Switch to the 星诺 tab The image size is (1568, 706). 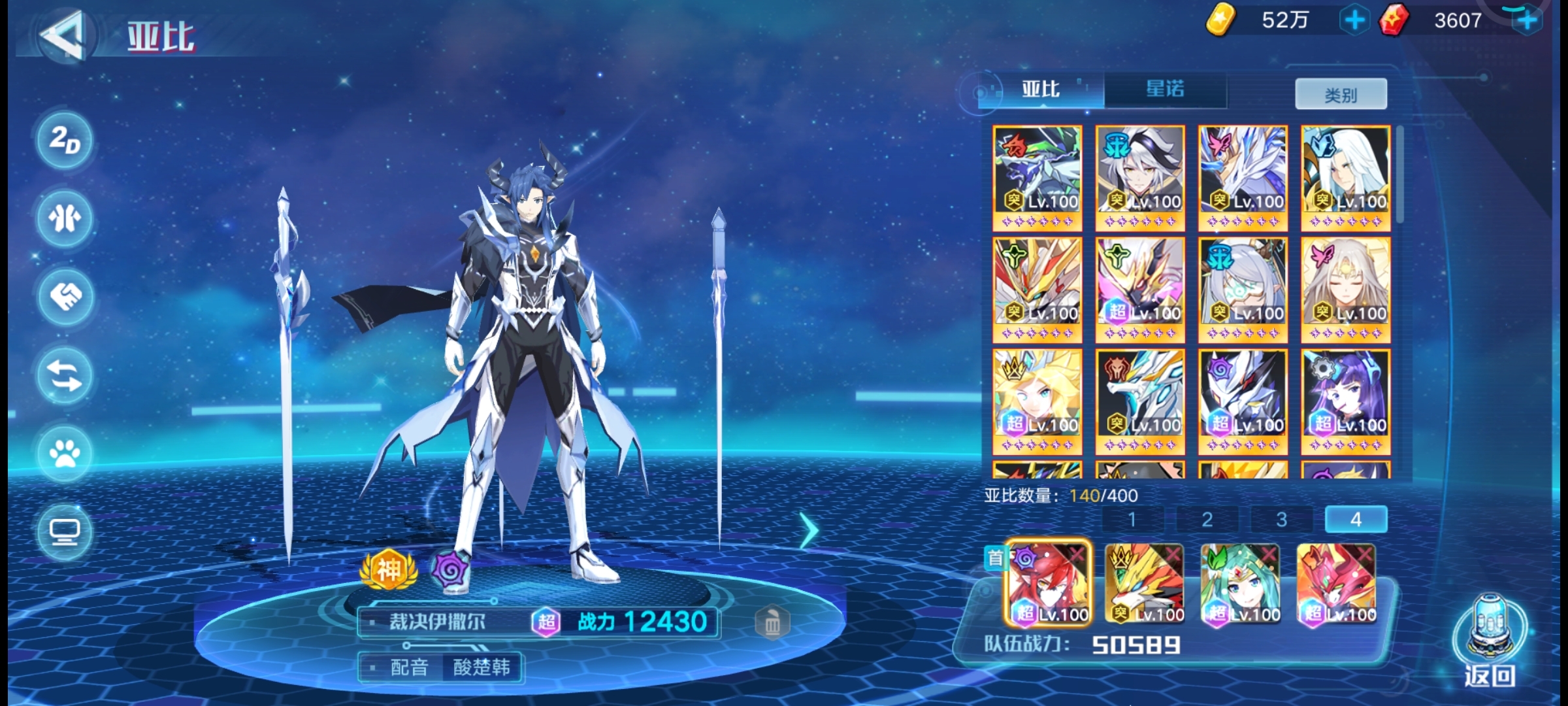click(x=1164, y=90)
